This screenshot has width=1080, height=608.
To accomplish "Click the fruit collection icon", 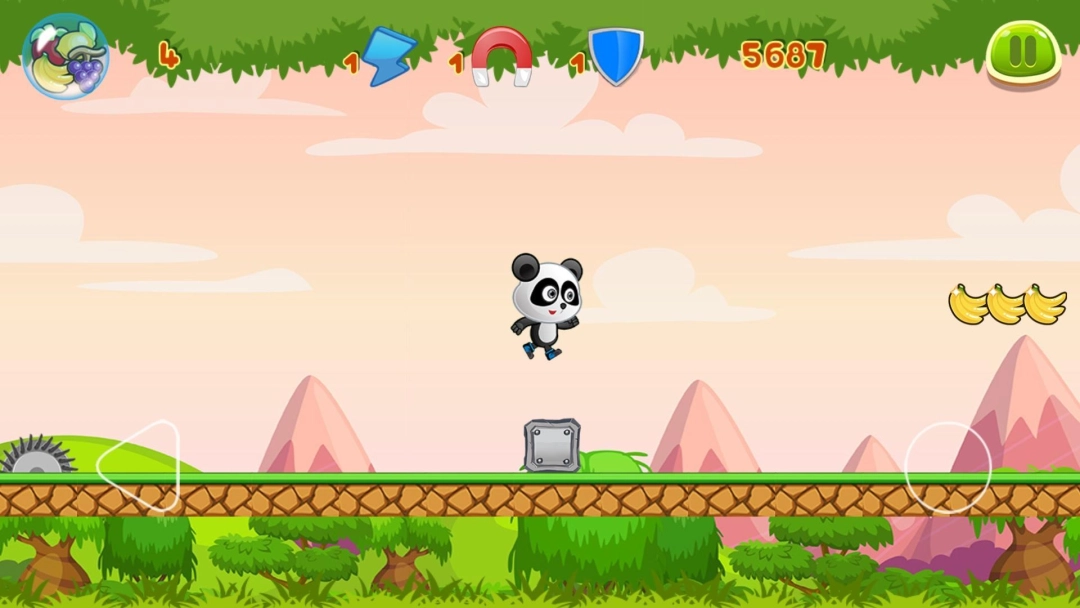I will pyautogui.click(x=65, y=57).
